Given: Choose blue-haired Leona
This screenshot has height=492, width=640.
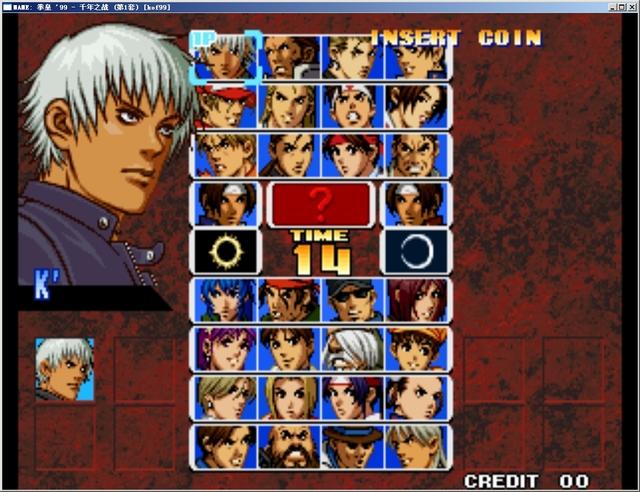Looking at the screenshot, I should (x=226, y=300).
